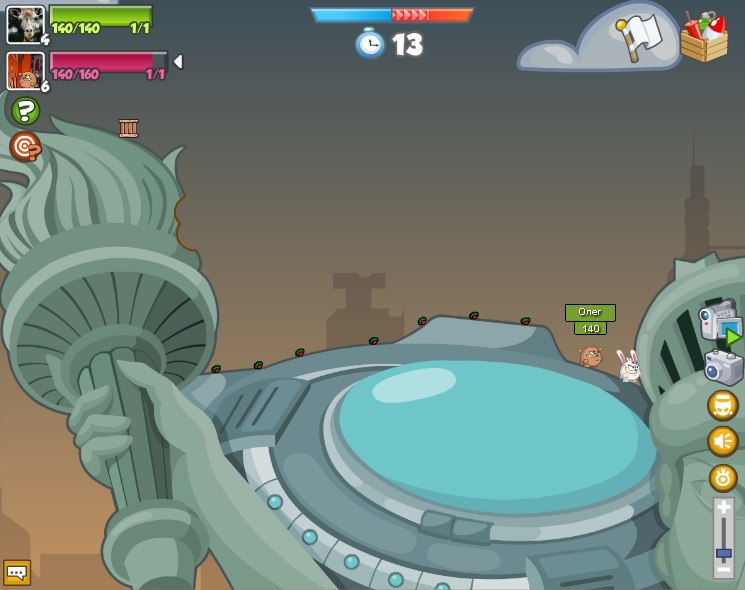Zoom out with the minus button

(723, 570)
